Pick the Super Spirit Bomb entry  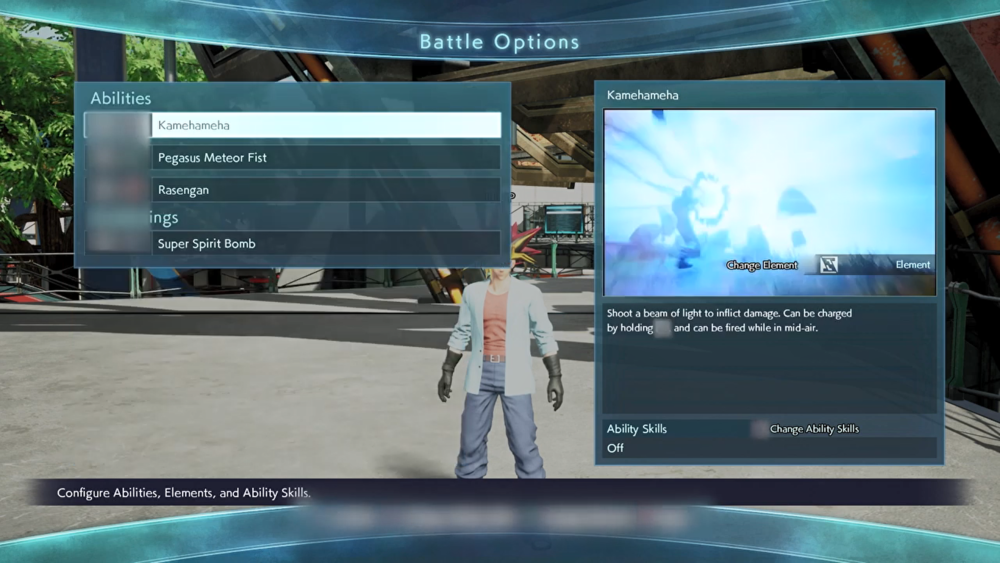click(x=326, y=244)
